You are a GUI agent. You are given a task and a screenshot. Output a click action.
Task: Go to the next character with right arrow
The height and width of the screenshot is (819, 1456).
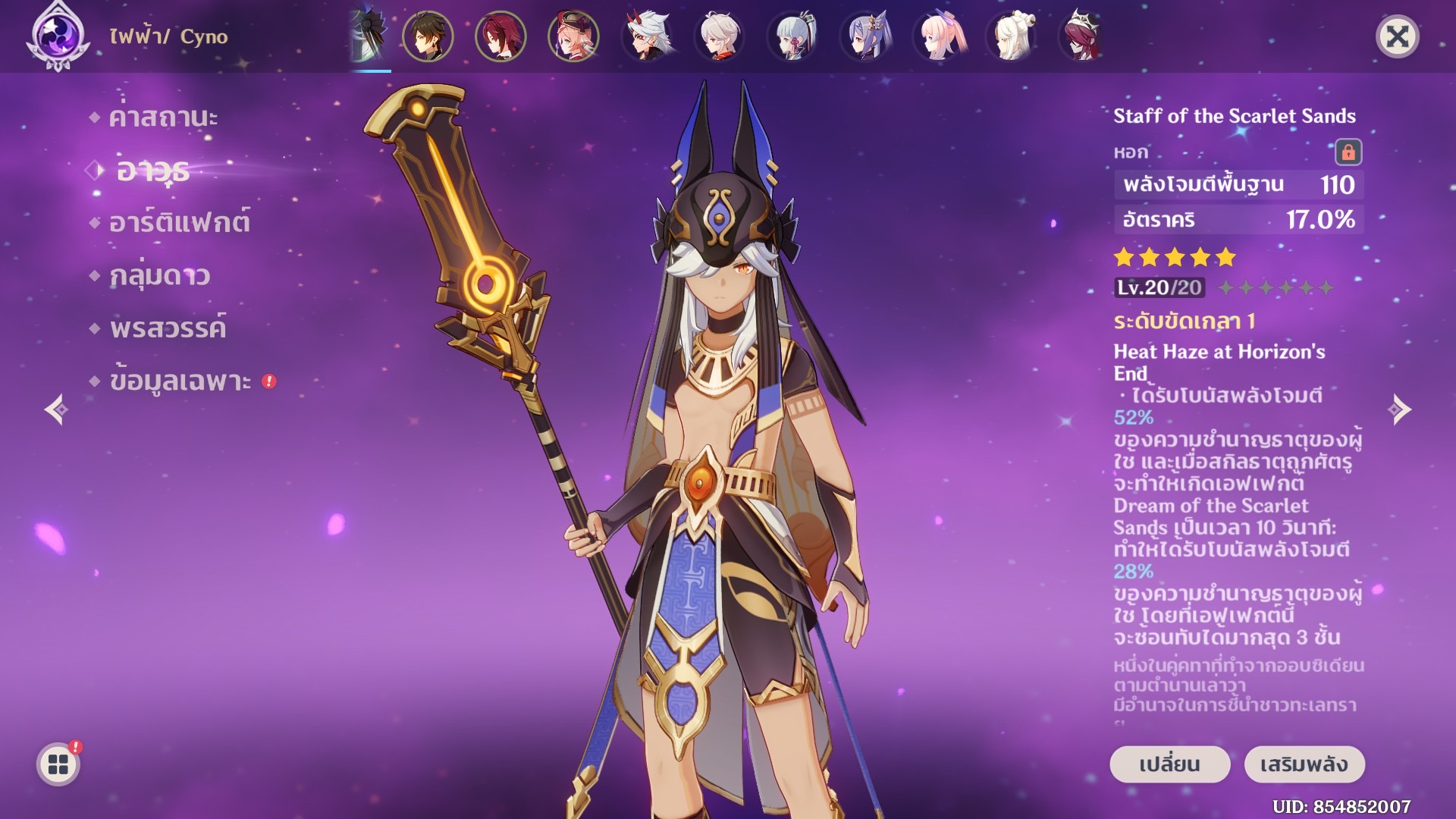pos(1399,409)
